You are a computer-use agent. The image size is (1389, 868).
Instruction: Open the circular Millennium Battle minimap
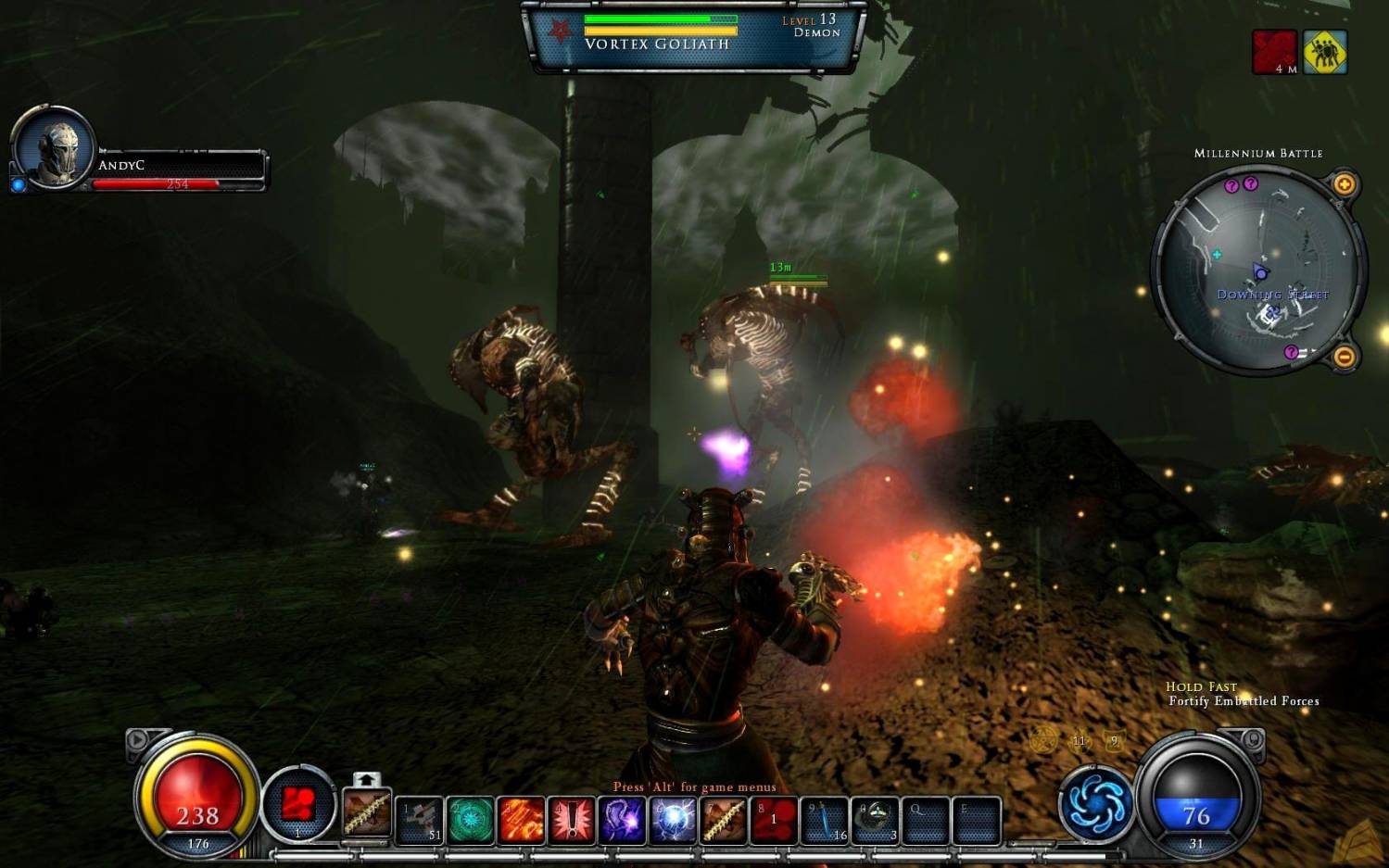pos(1258,269)
